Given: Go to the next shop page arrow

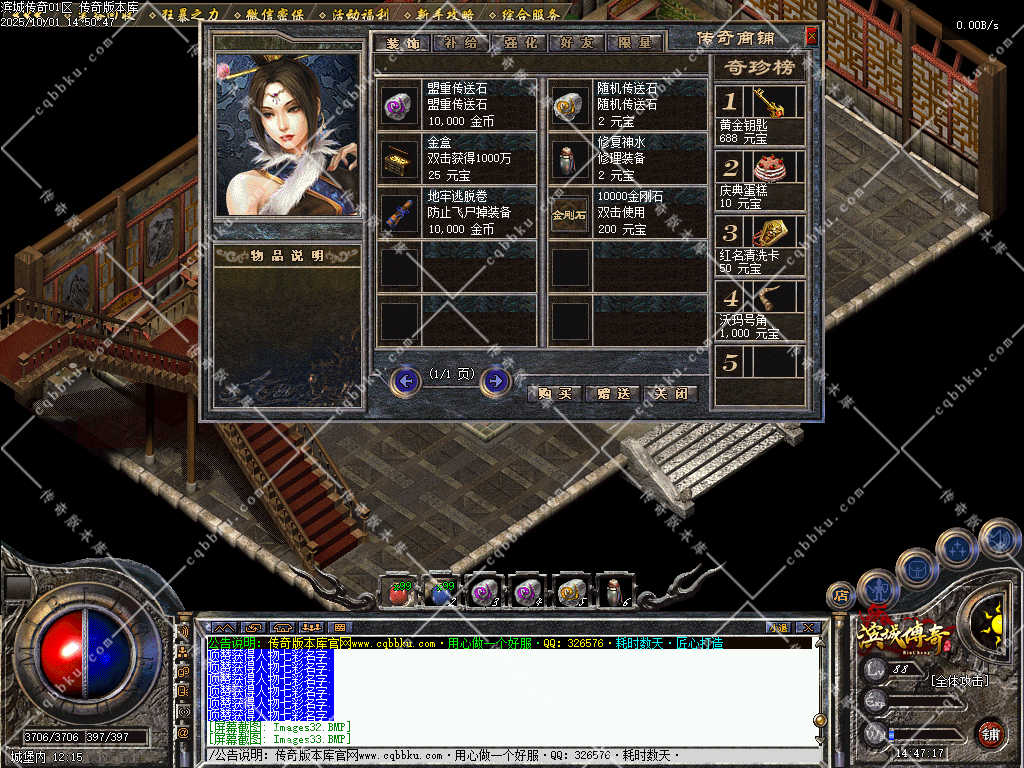Looking at the screenshot, I should coord(495,381).
